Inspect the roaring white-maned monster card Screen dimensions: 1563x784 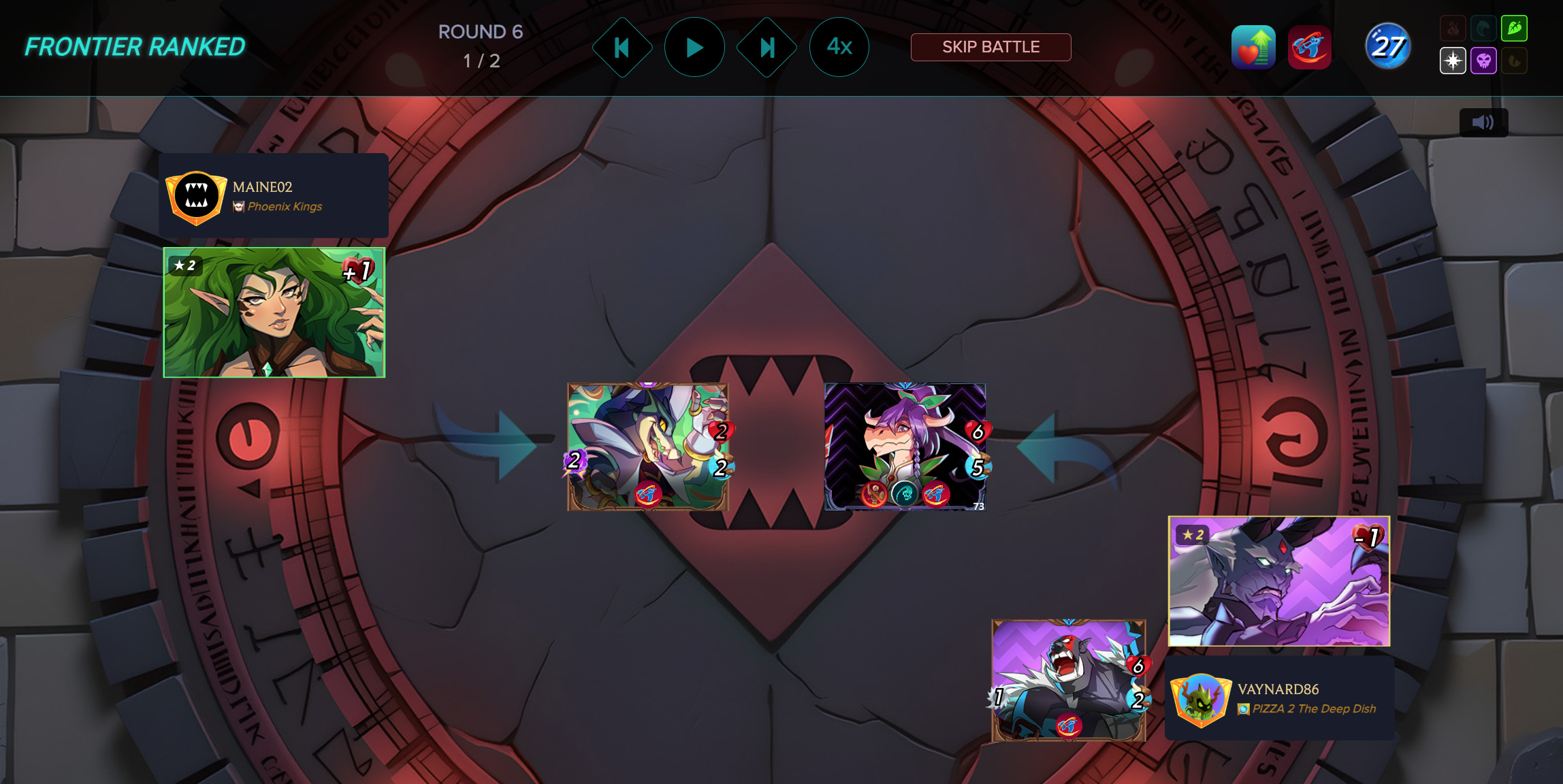(1069, 680)
